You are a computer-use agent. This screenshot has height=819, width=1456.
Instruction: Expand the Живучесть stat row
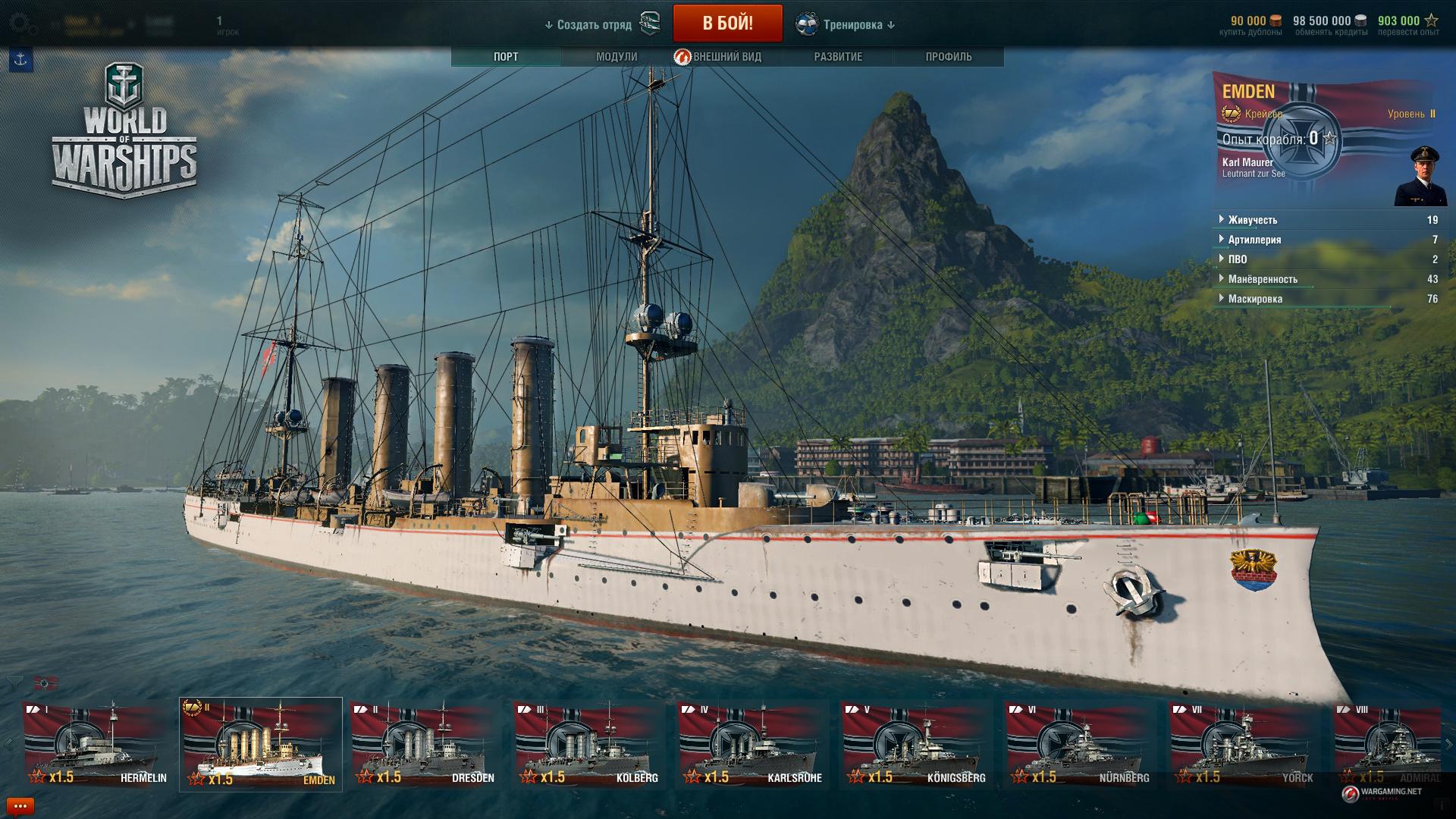pos(1253,220)
